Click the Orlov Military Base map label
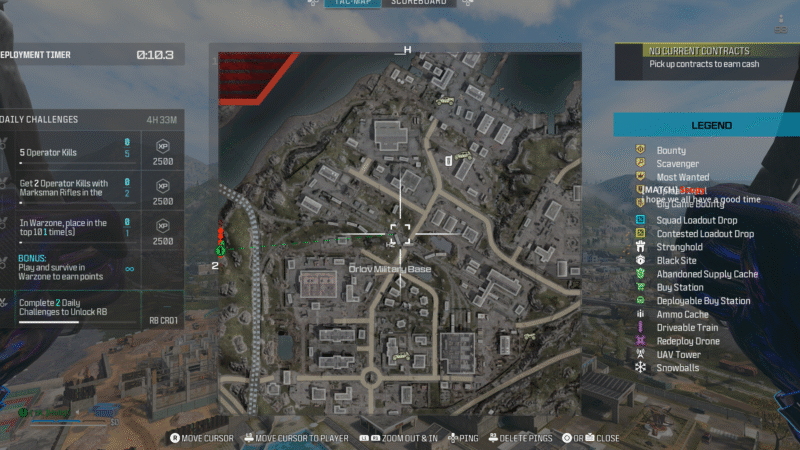 coord(390,270)
